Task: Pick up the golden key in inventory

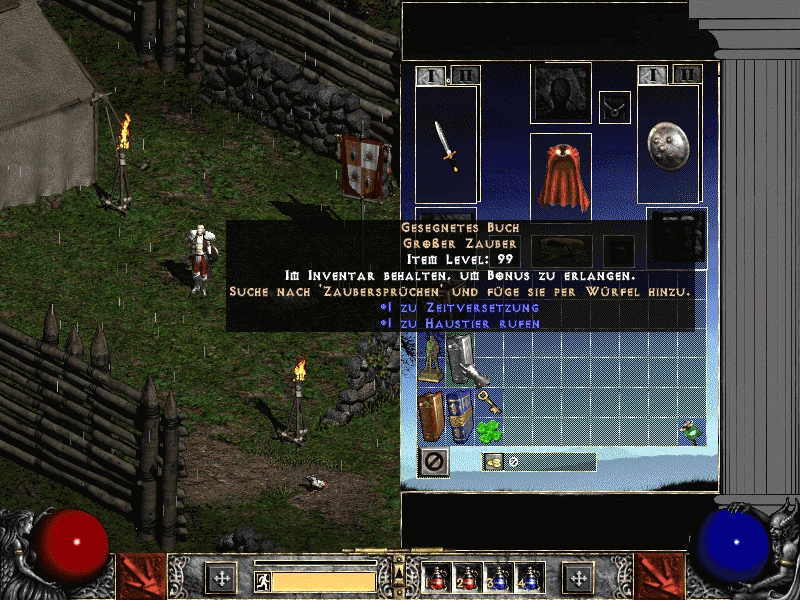Action: (x=488, y=402)
